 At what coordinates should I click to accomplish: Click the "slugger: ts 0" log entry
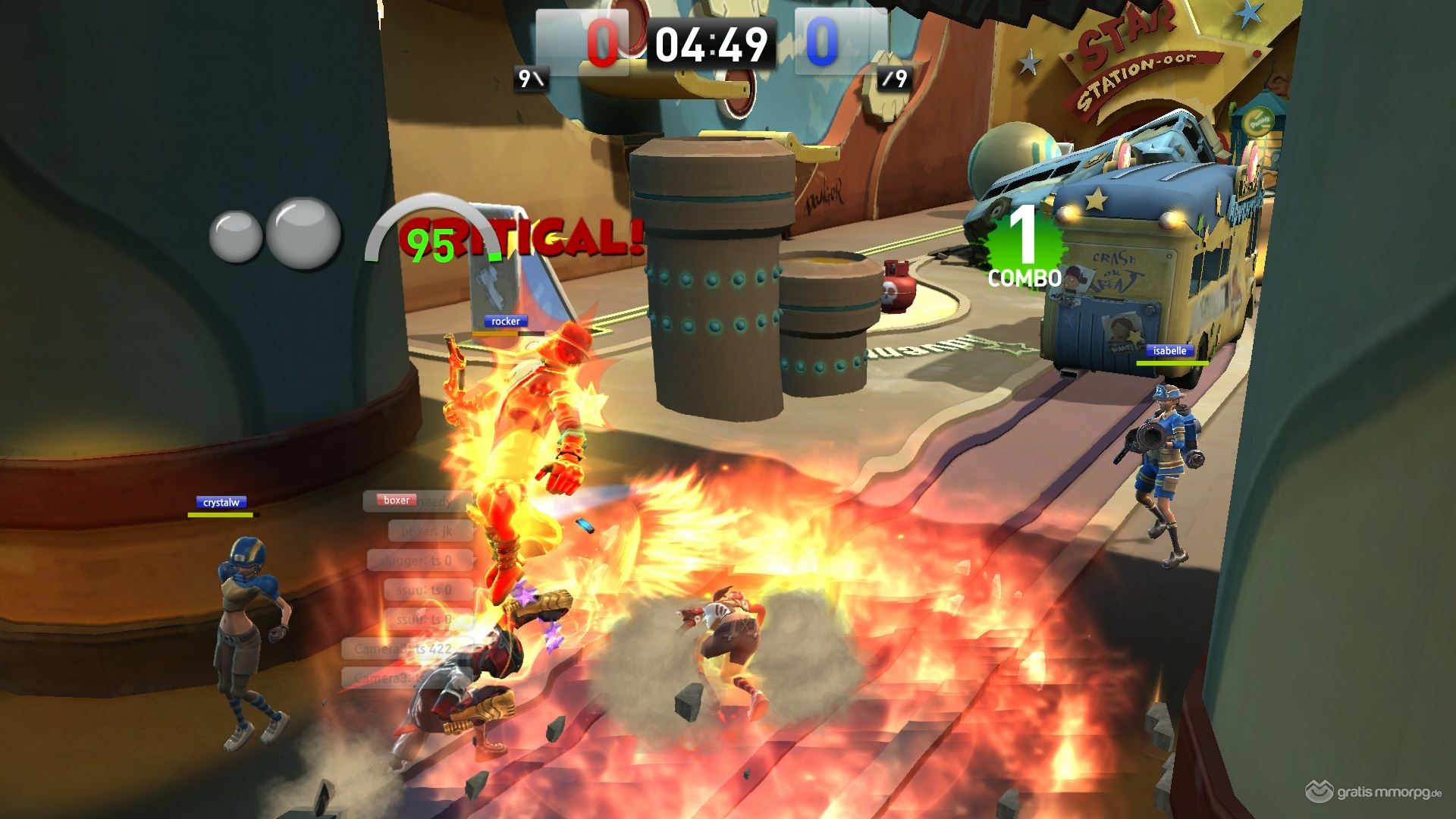coord(419,561)
